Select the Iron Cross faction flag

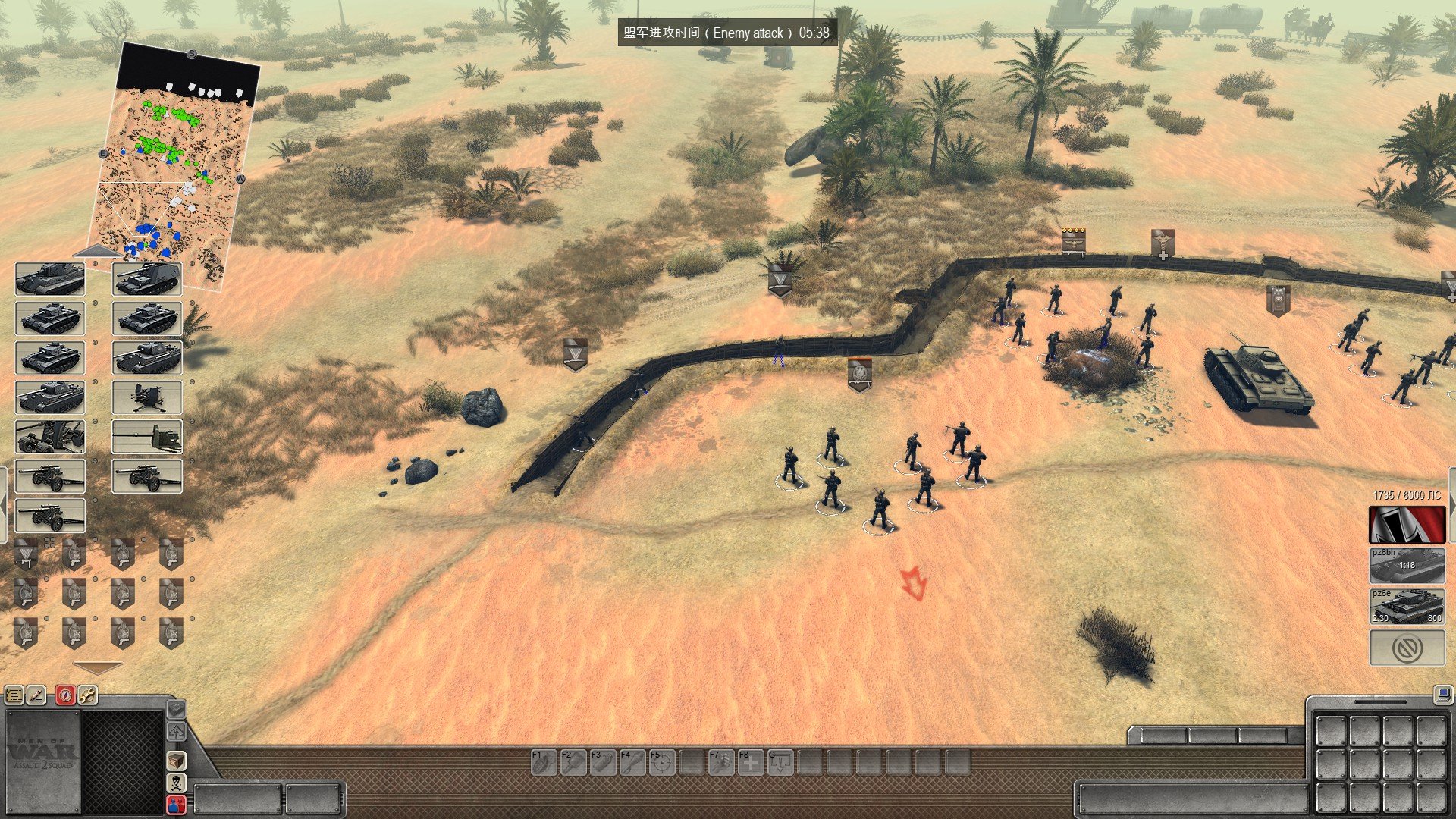coord(1407,525)
